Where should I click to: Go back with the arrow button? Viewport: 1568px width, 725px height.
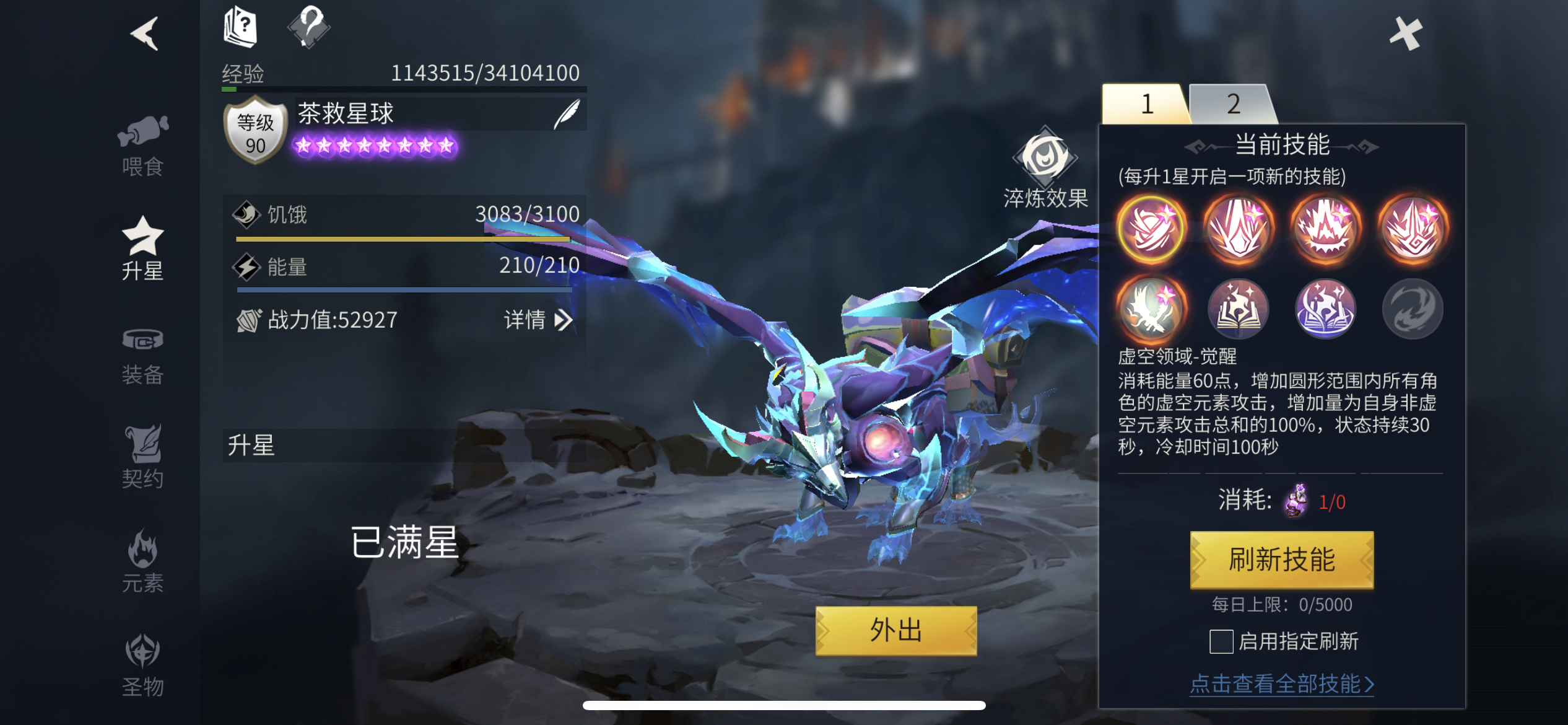point(146,33)
